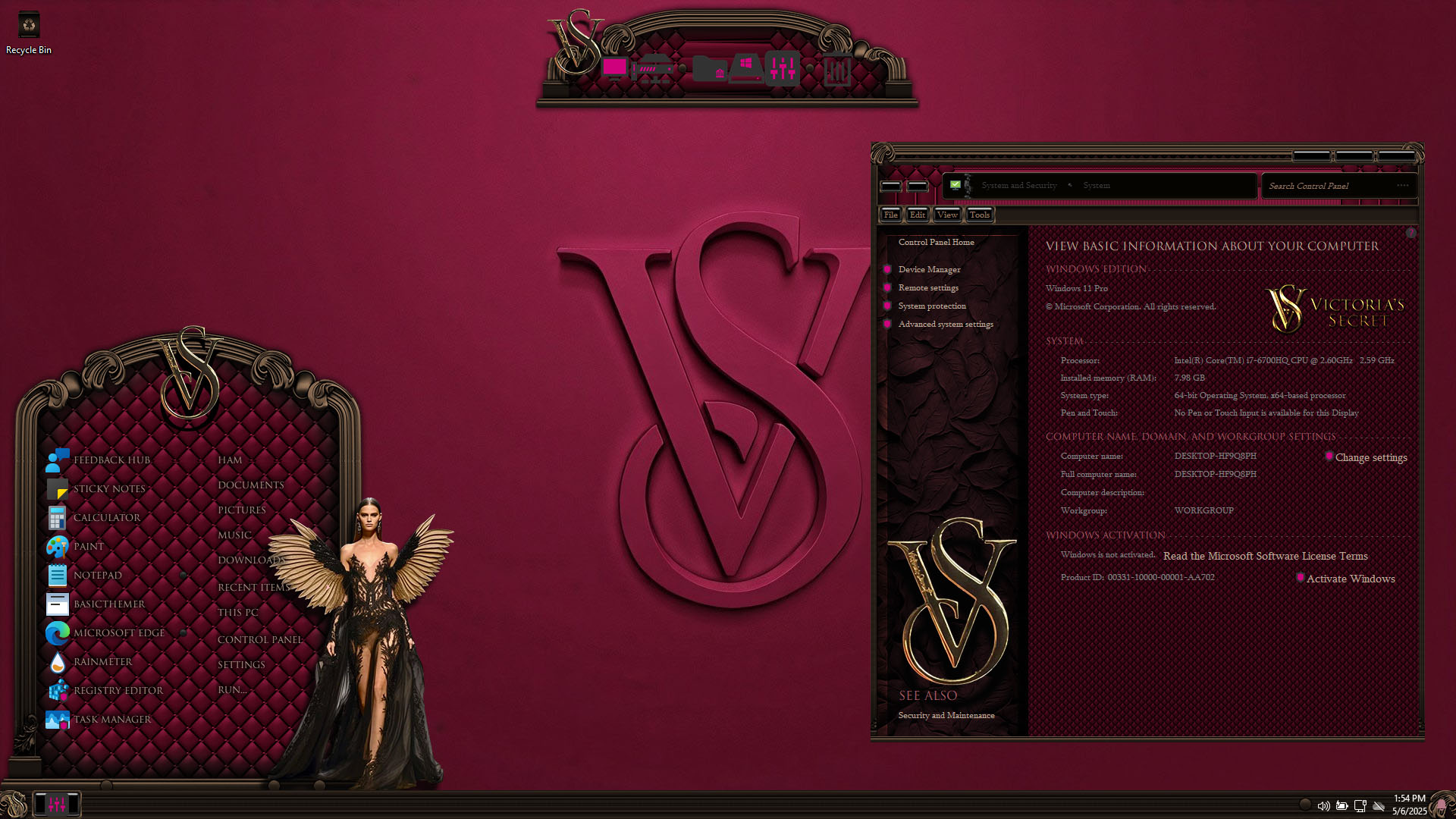The image size is (1456, 819).
Task: Launch Notepad
Action: point(97,576)
